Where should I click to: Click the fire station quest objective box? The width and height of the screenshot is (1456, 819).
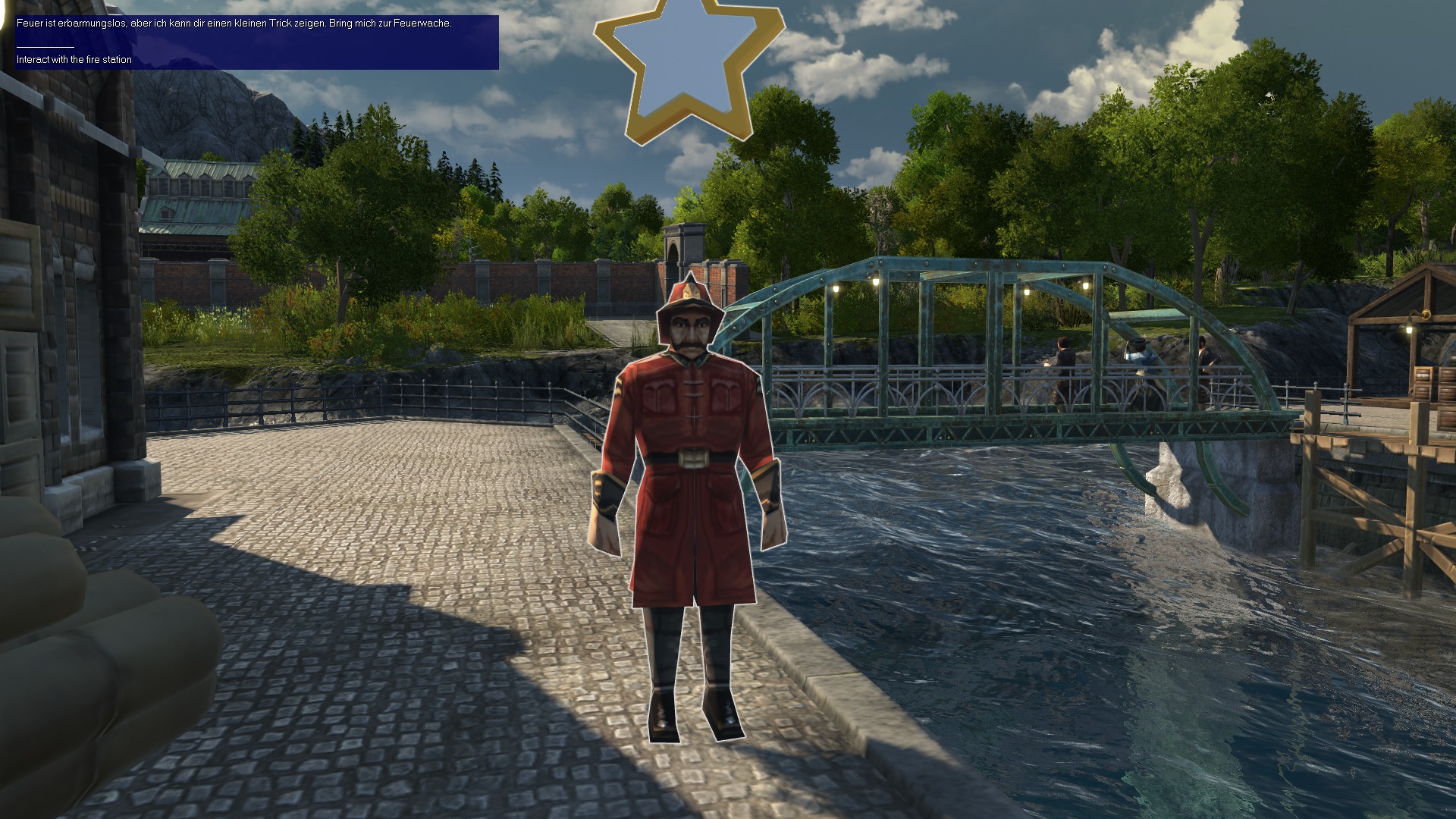(x=256, y=42)
